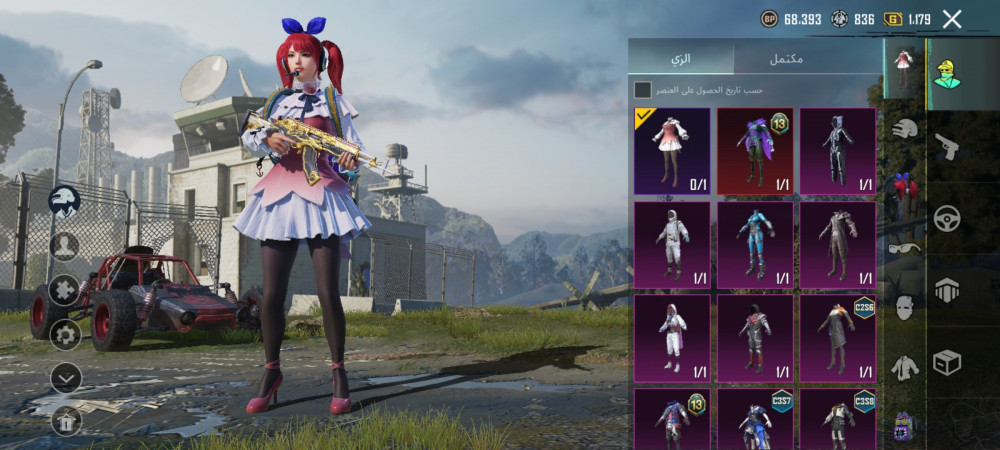Click the gear settings icon on left

(65, 333)
